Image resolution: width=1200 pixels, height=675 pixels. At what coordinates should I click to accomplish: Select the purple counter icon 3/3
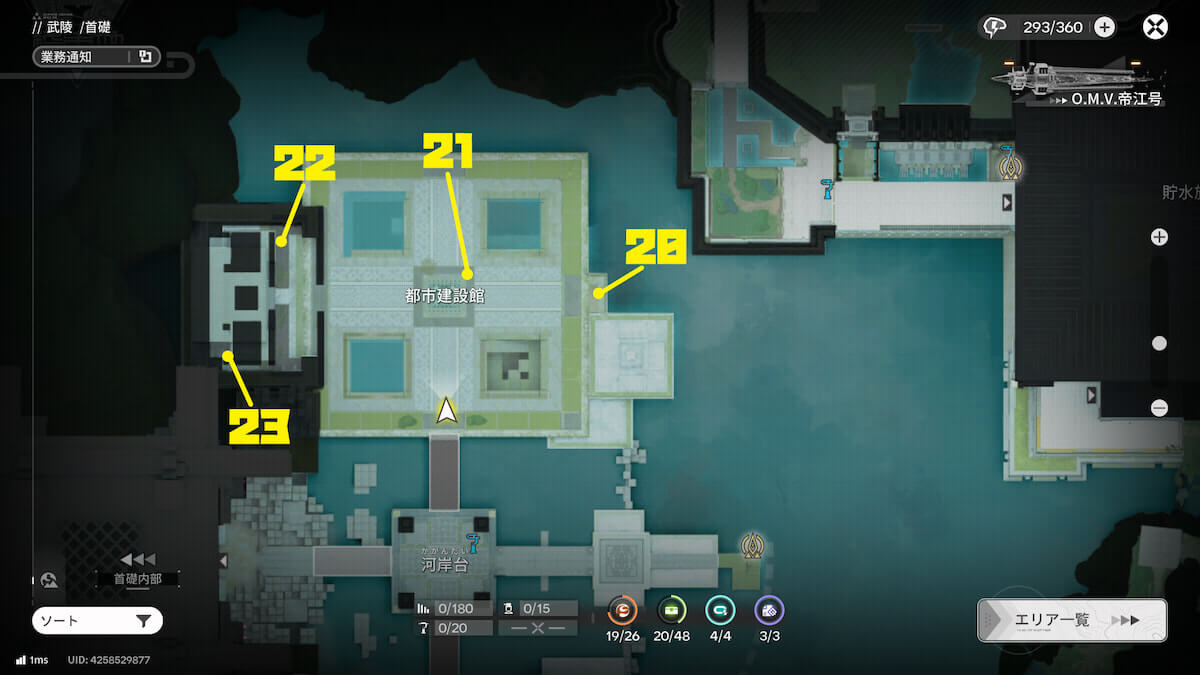(x=768, y=610)
